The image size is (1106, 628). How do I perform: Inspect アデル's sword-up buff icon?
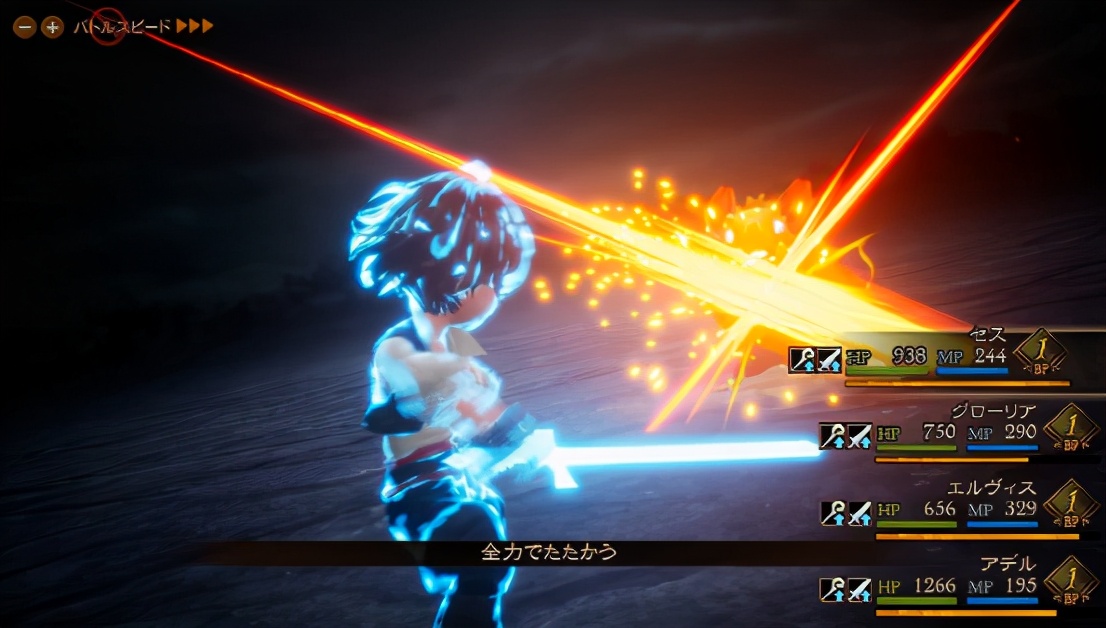click(x=859, y=589)
